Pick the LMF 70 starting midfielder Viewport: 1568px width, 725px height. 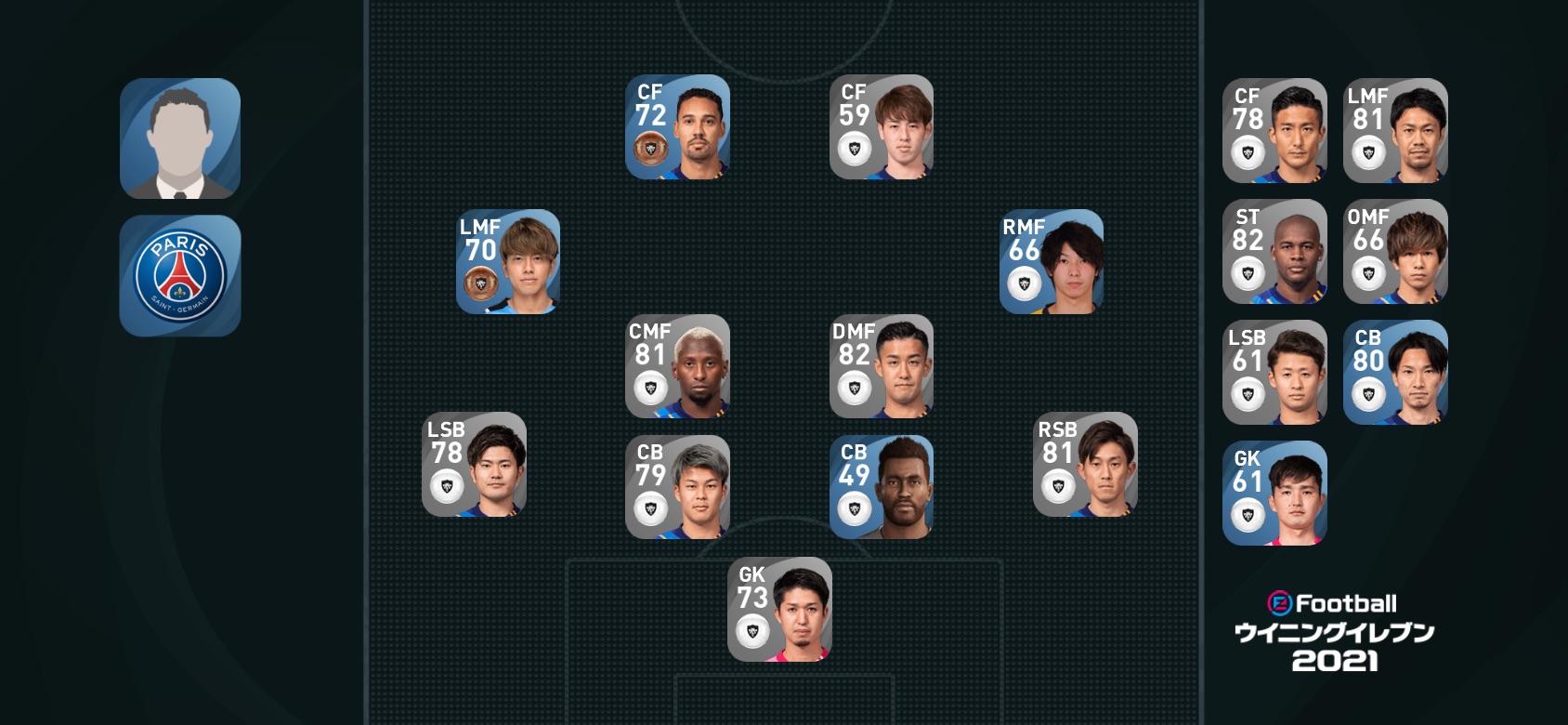(x=508, y=261)
